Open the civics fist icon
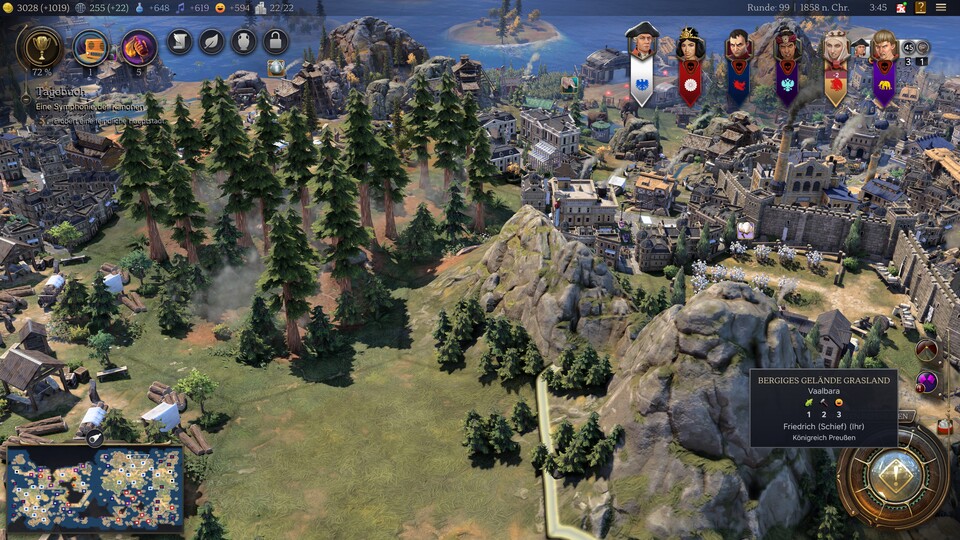This screenshot has width=960, height=540. point(139,46)
